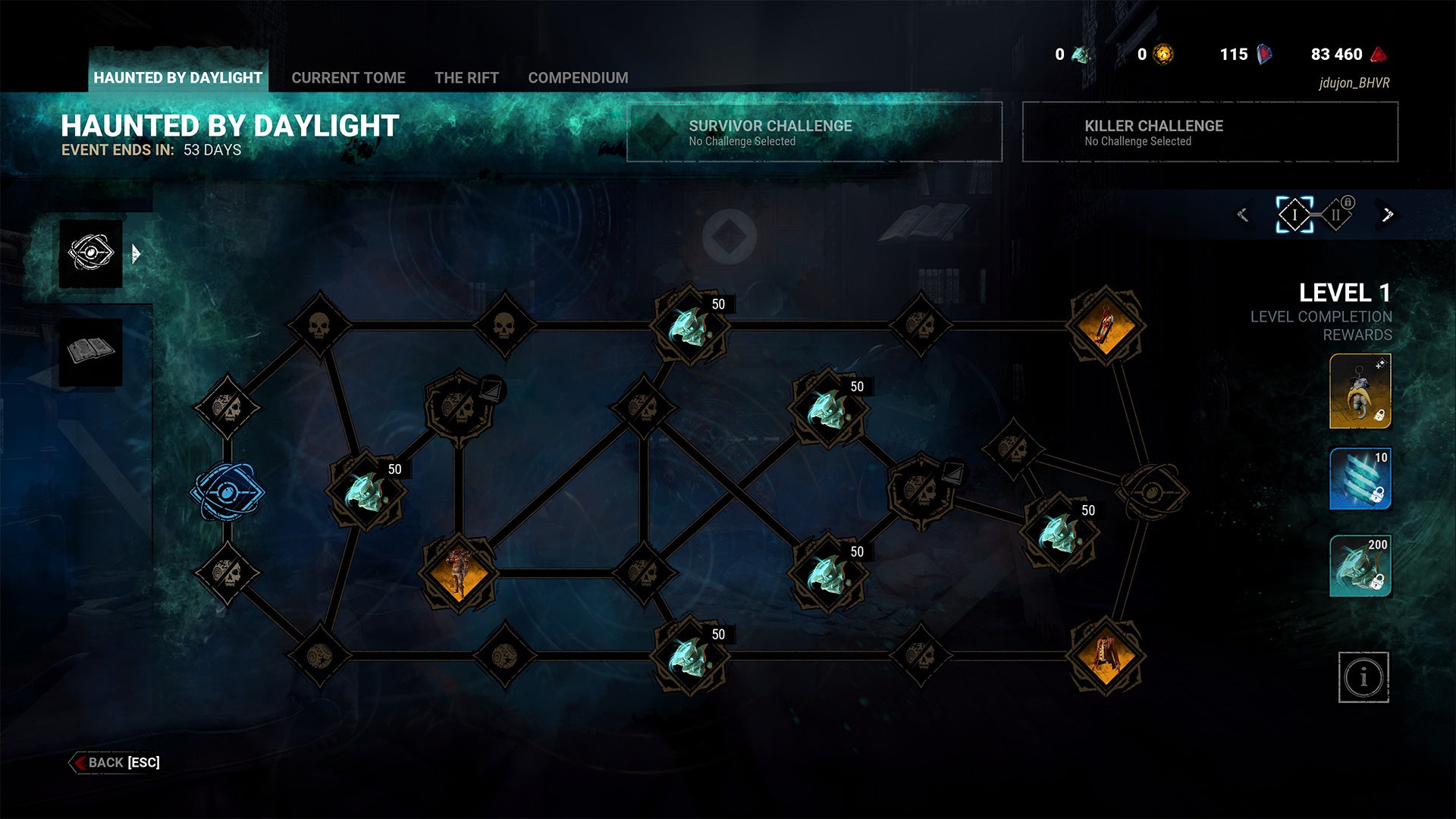Open The Rift tab
Screen dimensions: 1456x819
466,77
